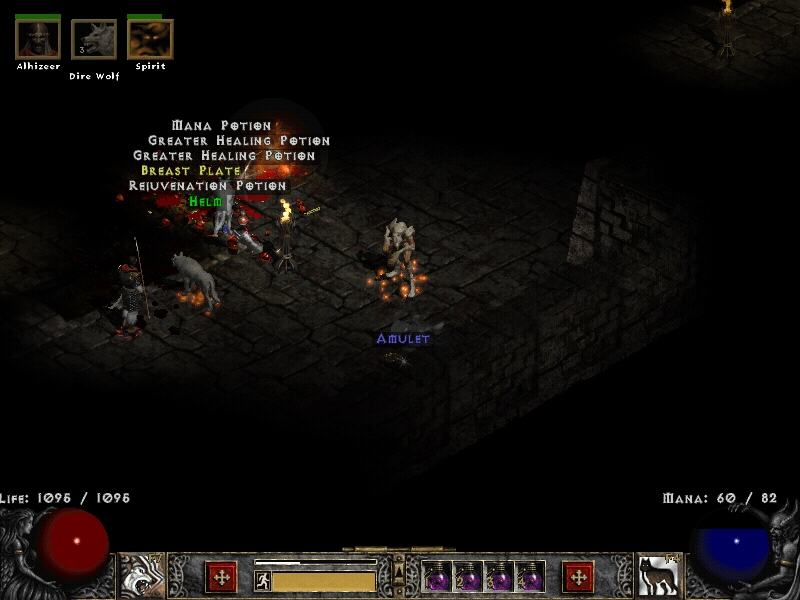Pick up the blue Amulet label

tap(402, 339)
